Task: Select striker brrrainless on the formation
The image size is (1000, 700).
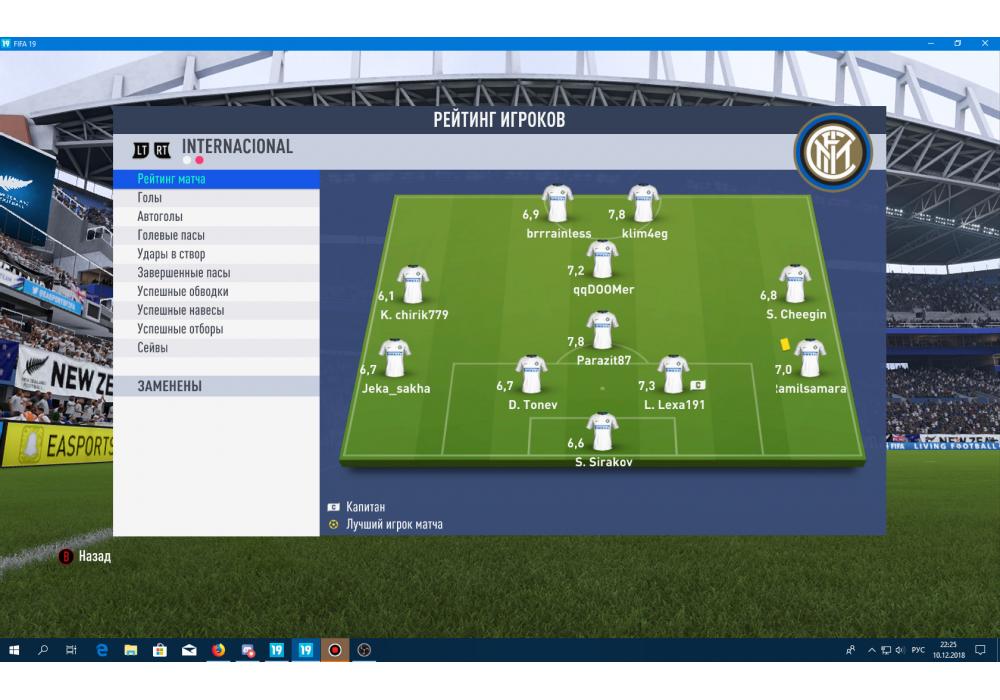Action: click(x=557, y=203)
